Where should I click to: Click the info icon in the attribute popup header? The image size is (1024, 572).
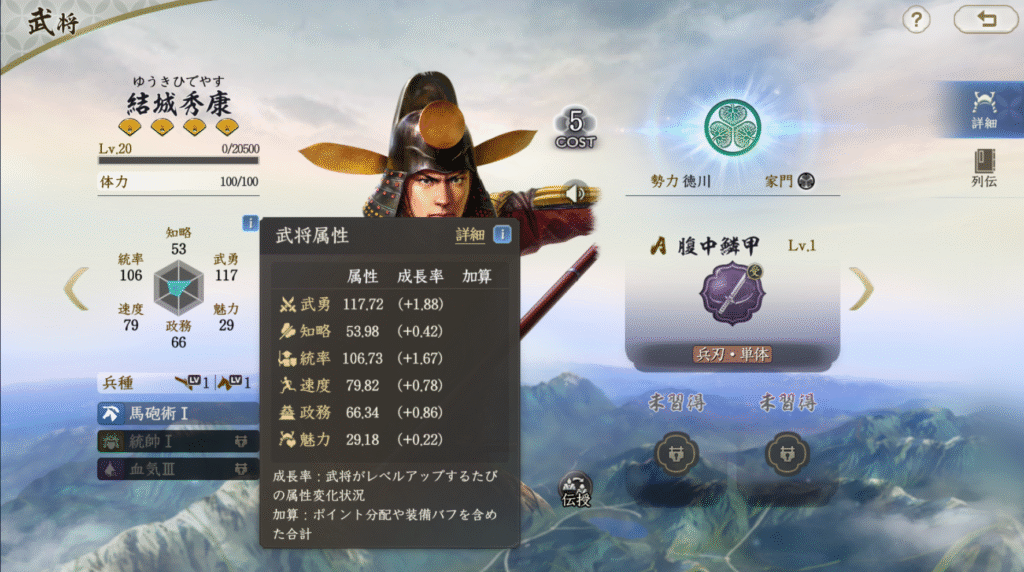coord(502,235)
